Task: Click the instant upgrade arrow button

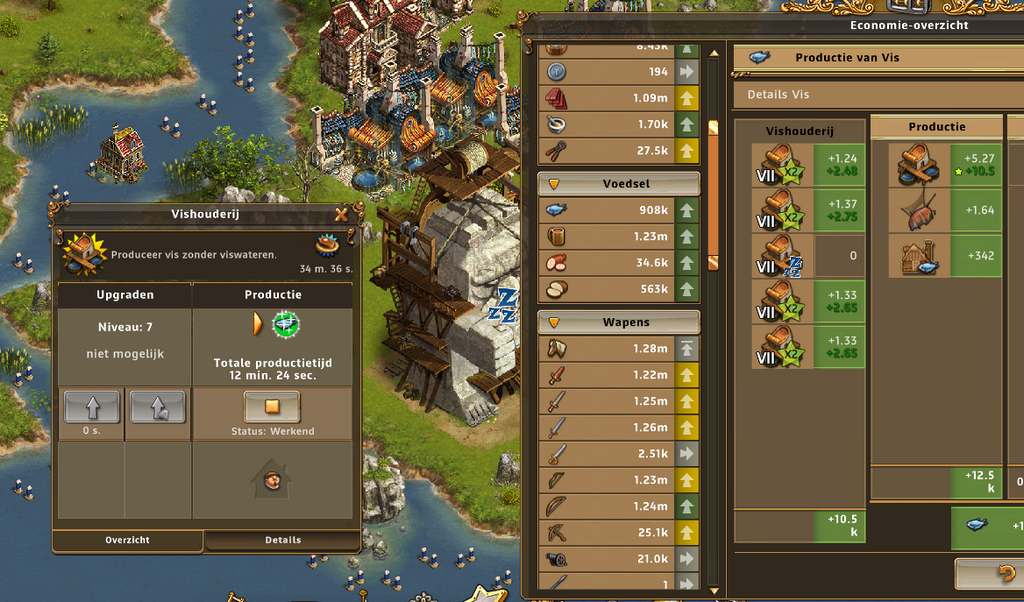Action: click(158, 407)
